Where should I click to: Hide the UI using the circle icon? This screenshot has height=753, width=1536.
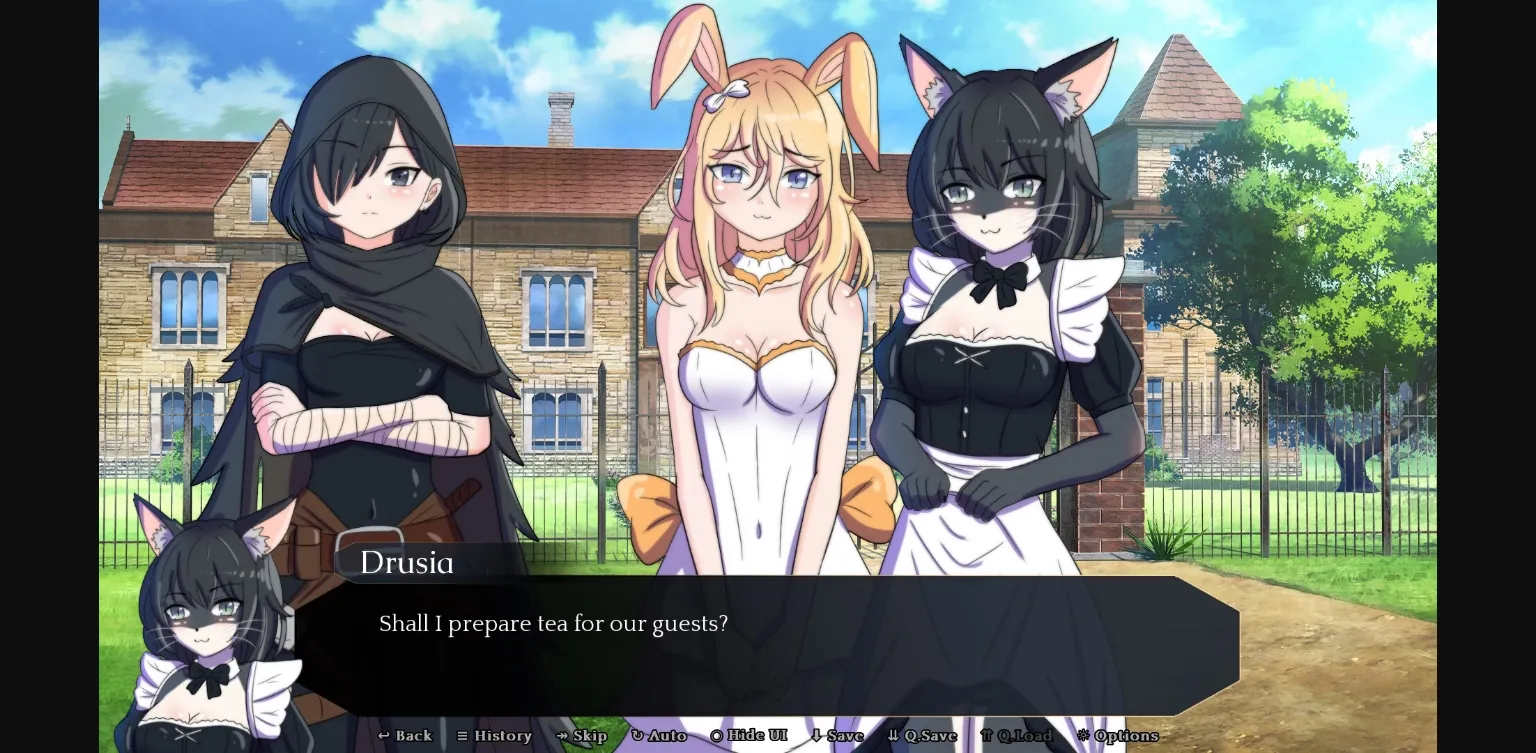718,736
